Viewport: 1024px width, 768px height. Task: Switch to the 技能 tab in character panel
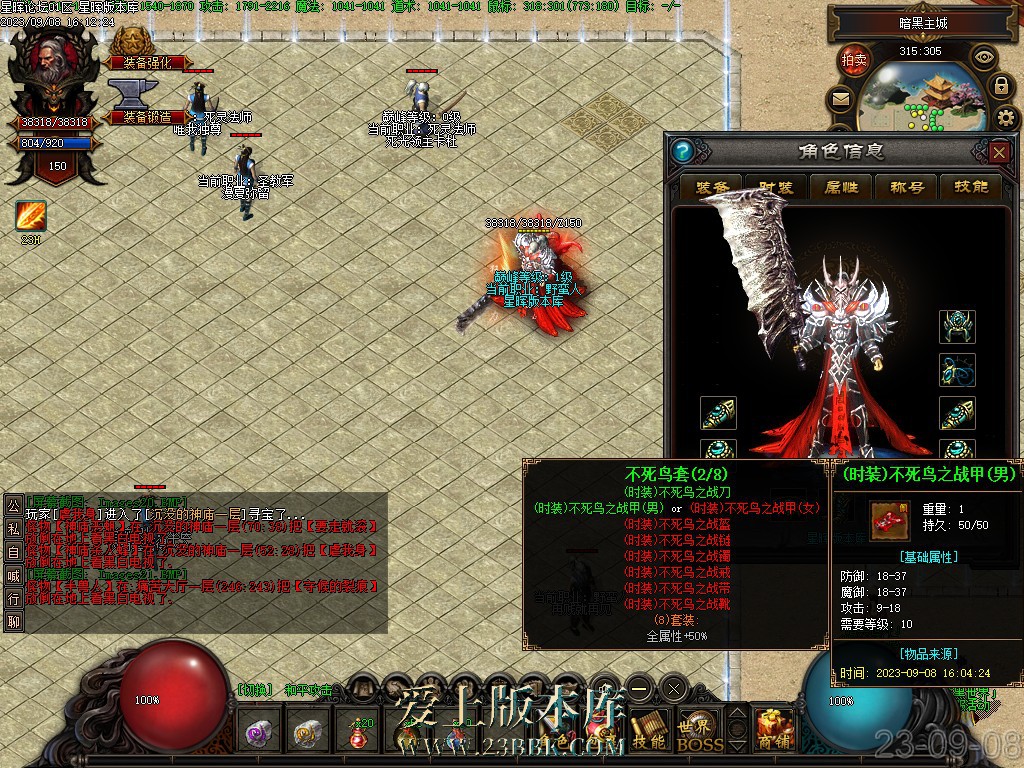coord(971,187)
